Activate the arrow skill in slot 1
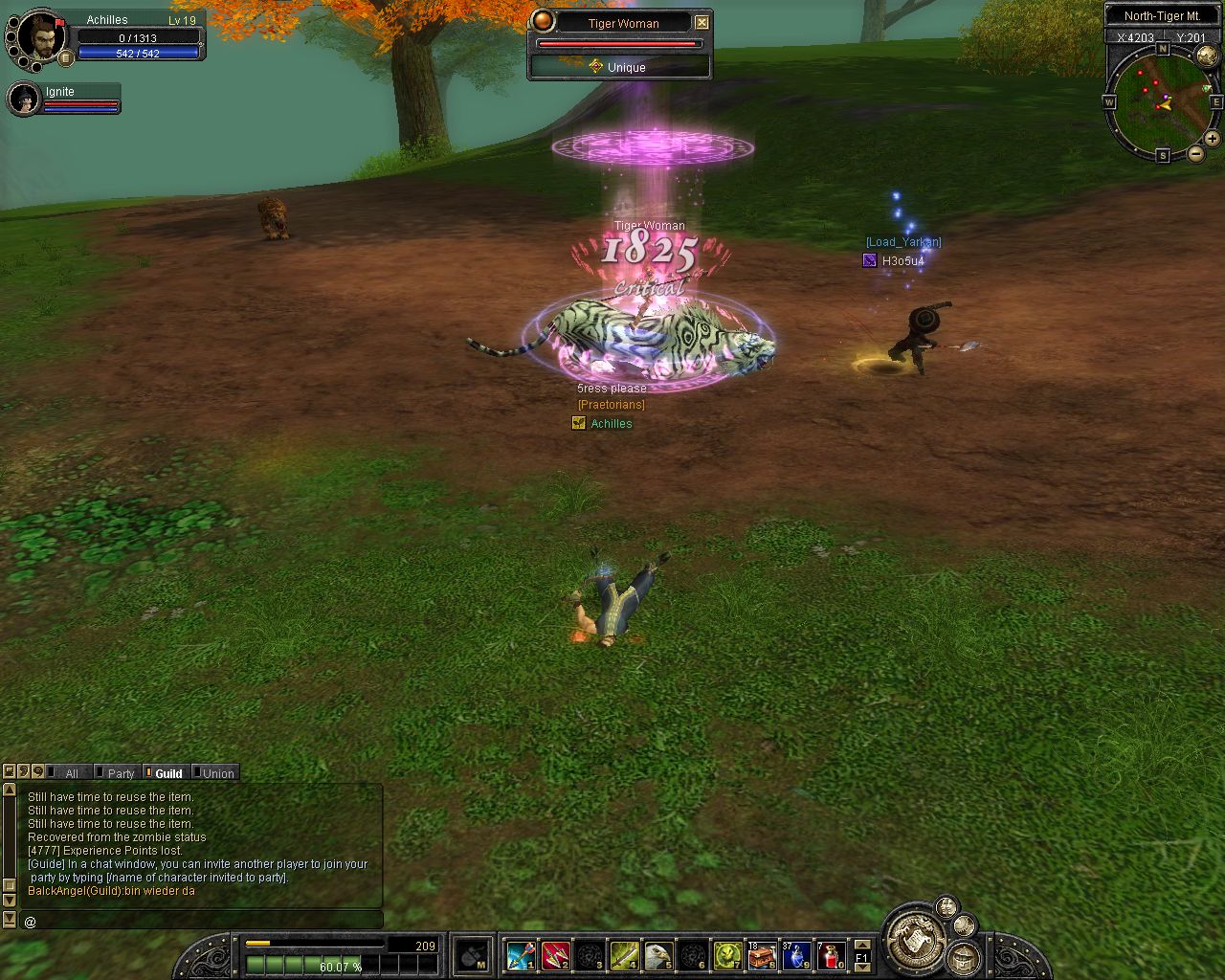 [521, 955]
